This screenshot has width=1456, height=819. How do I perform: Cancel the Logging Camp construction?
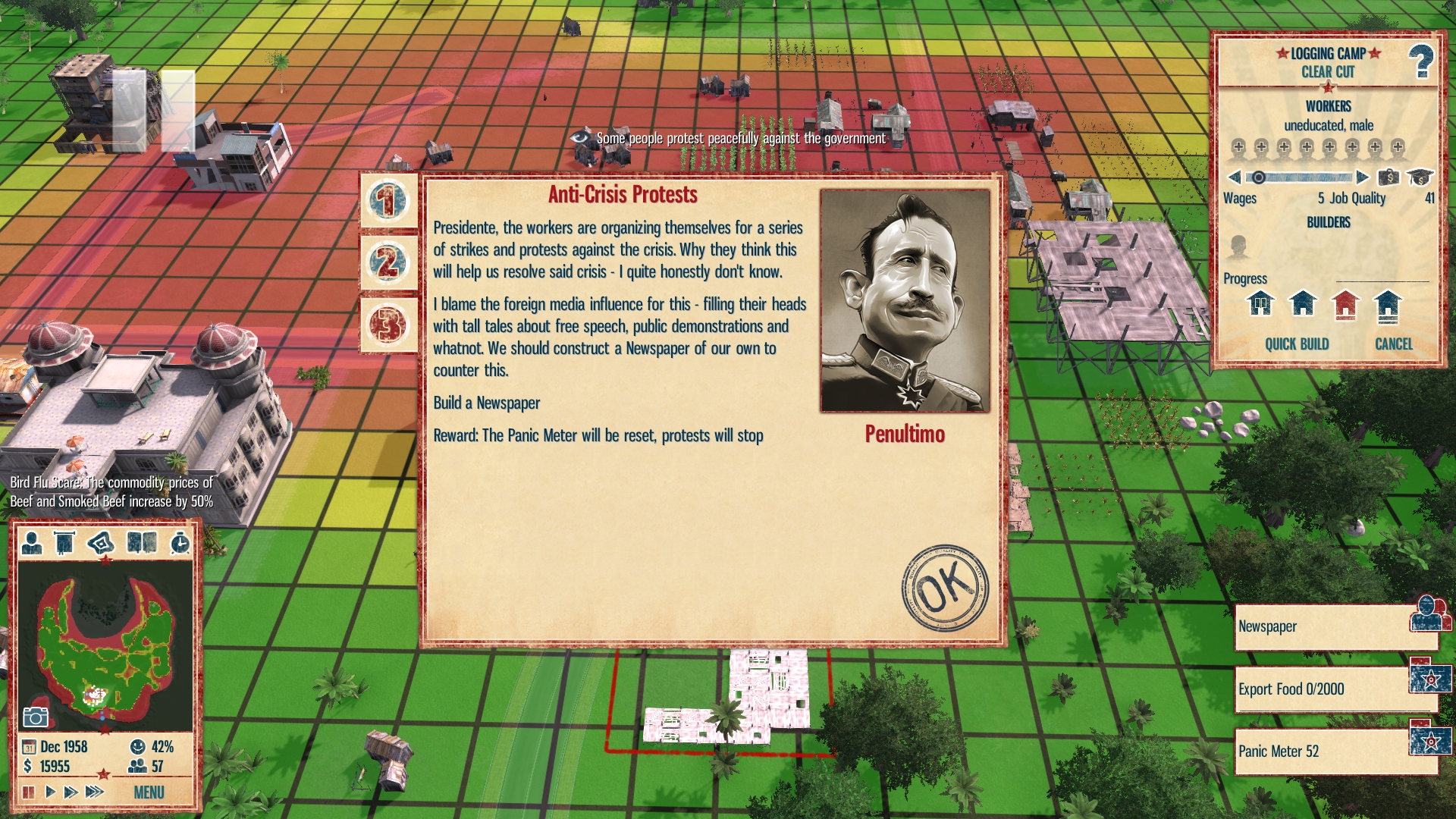click(1394, 344)
